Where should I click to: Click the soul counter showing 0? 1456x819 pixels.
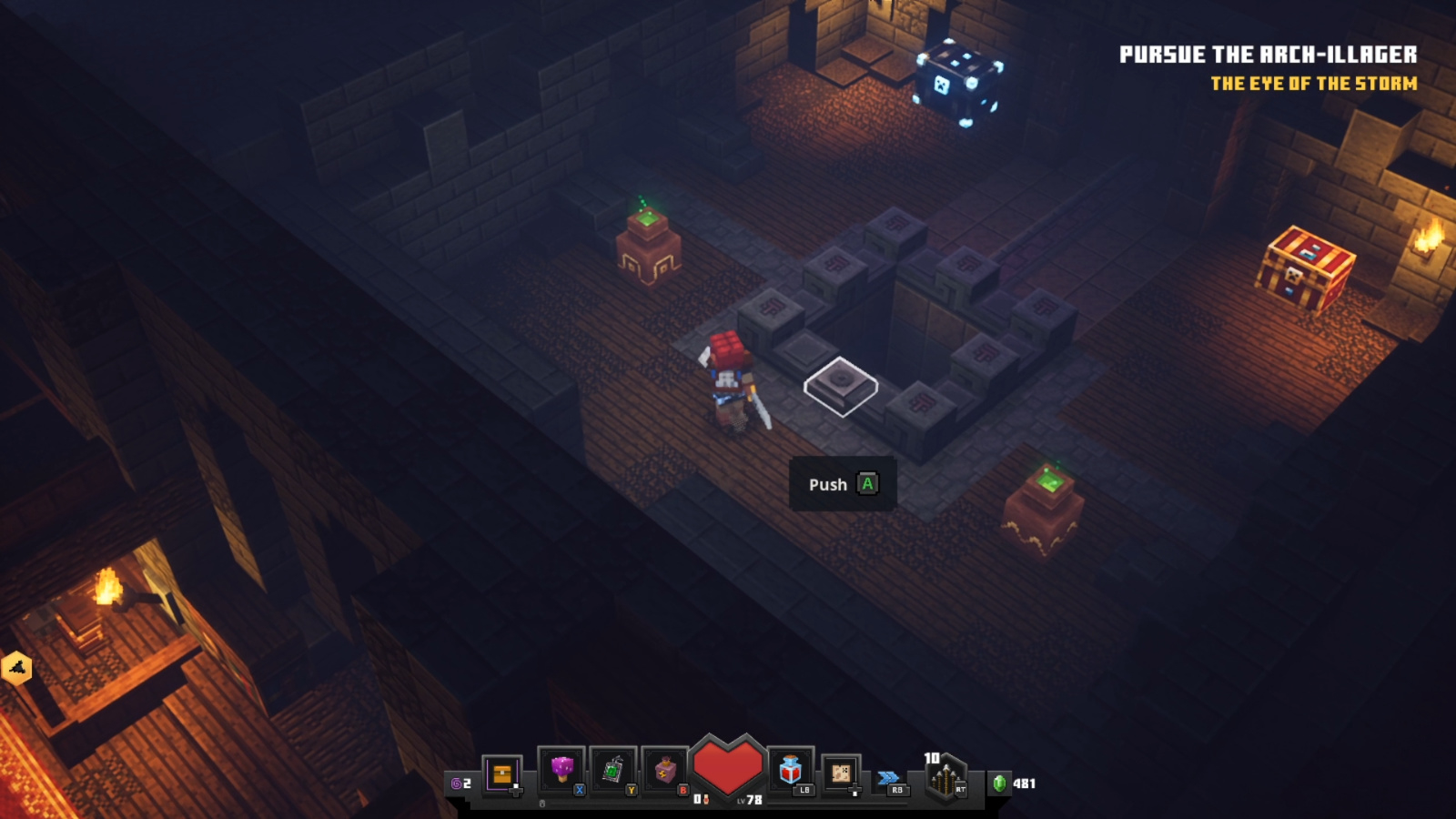tap(699, 797)
